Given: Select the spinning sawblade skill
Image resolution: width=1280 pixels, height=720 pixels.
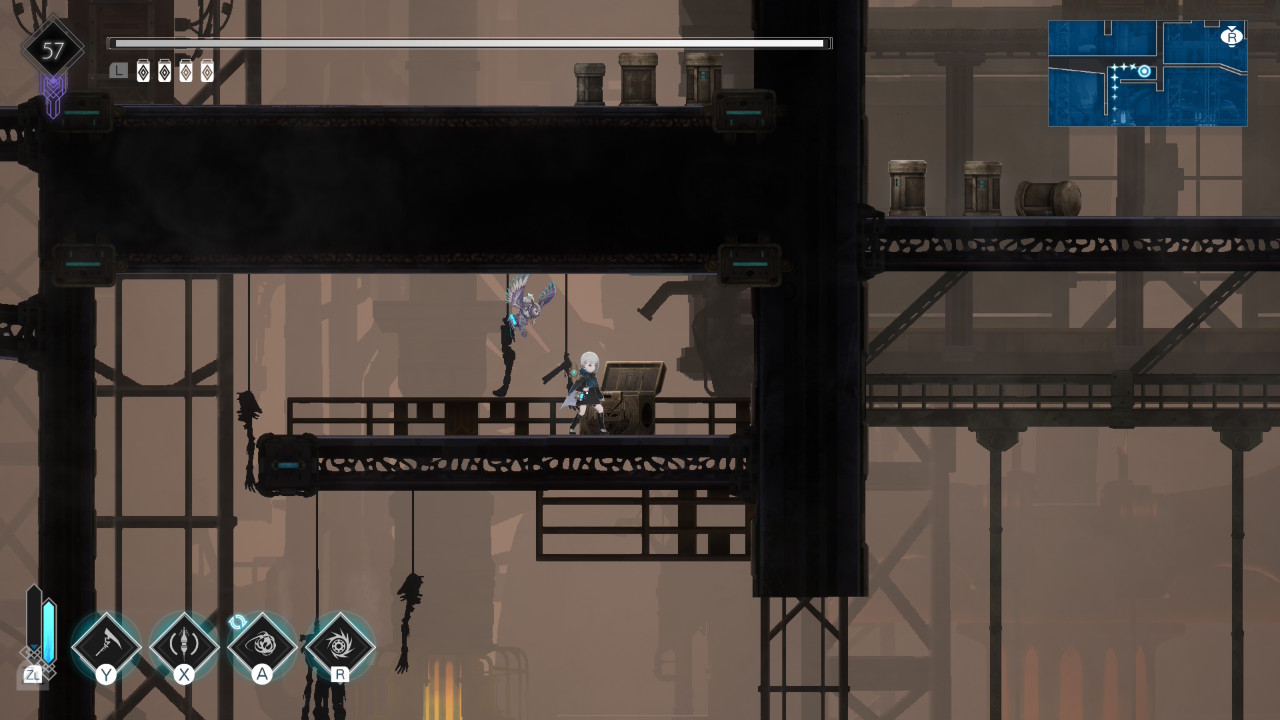Looking at the screenshot, I should tap(340, 645).
